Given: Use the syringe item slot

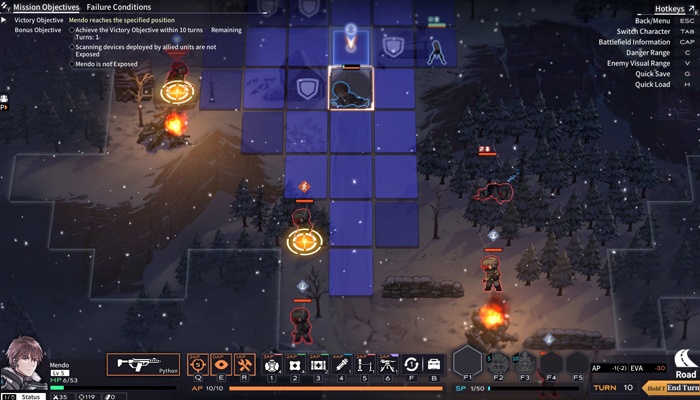Looking at the screenshot, I should (341, 365).
